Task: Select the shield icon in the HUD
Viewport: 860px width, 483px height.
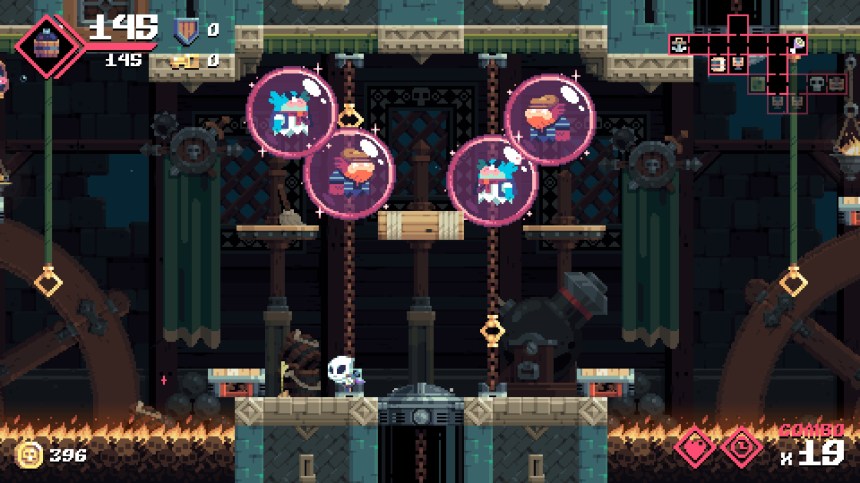Action: pyautogui.click(x=185, y=31)
